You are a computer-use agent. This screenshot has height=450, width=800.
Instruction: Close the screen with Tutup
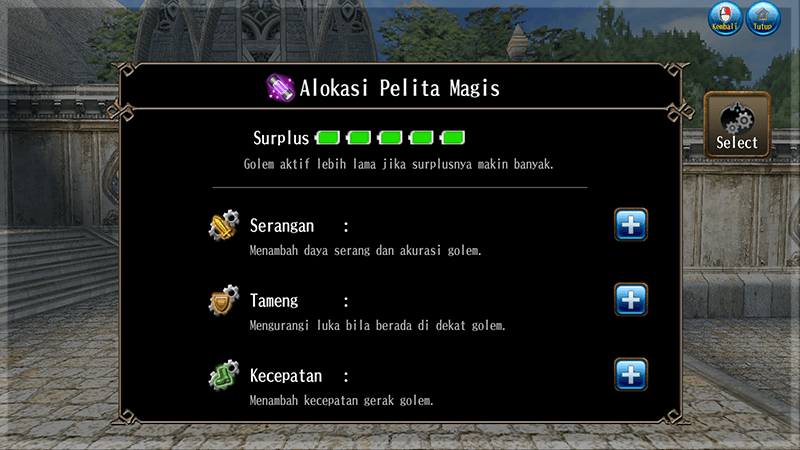(763, 19)
